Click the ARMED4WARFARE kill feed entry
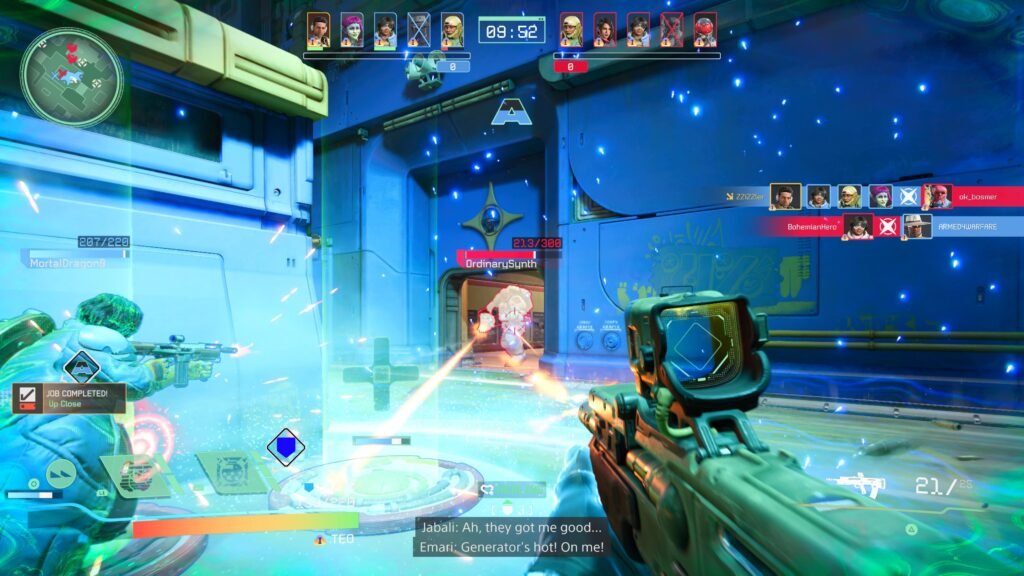The image size is (1024, 576). click(x=965, y=227)
